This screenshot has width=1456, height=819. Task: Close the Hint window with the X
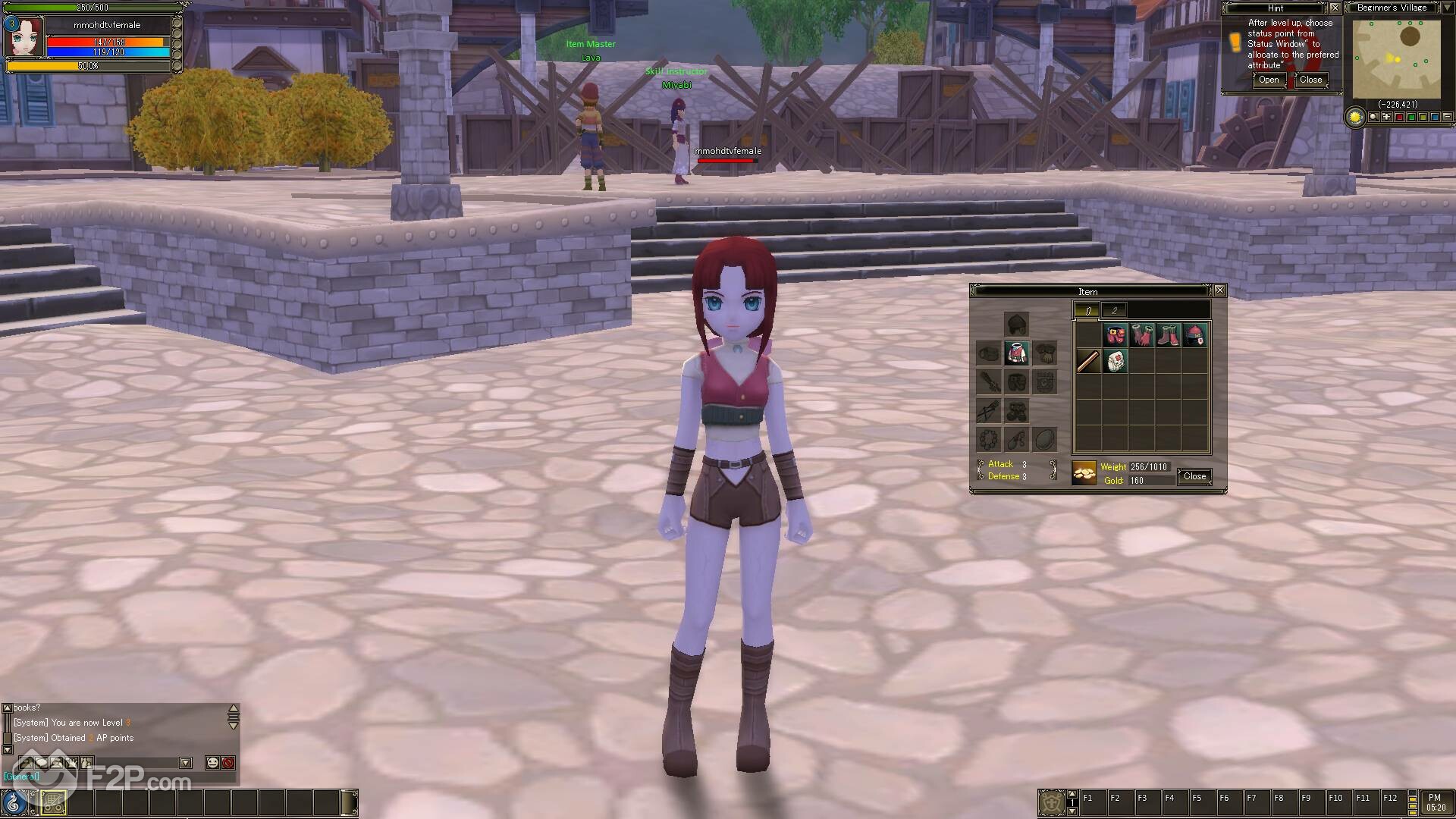tap(1335, 8)
